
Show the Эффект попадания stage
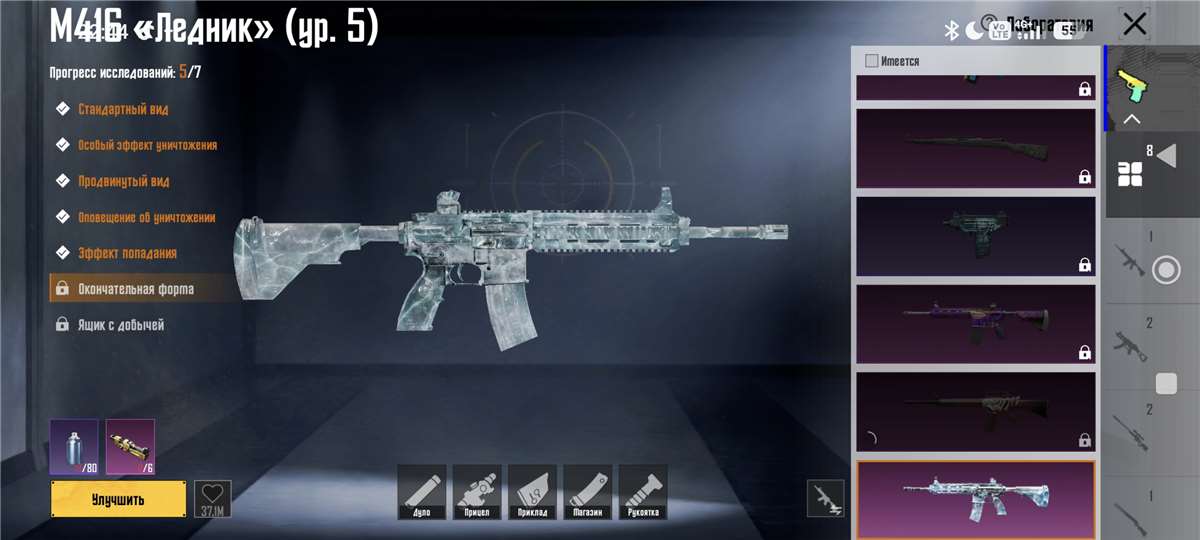click(x=127, y=253)
